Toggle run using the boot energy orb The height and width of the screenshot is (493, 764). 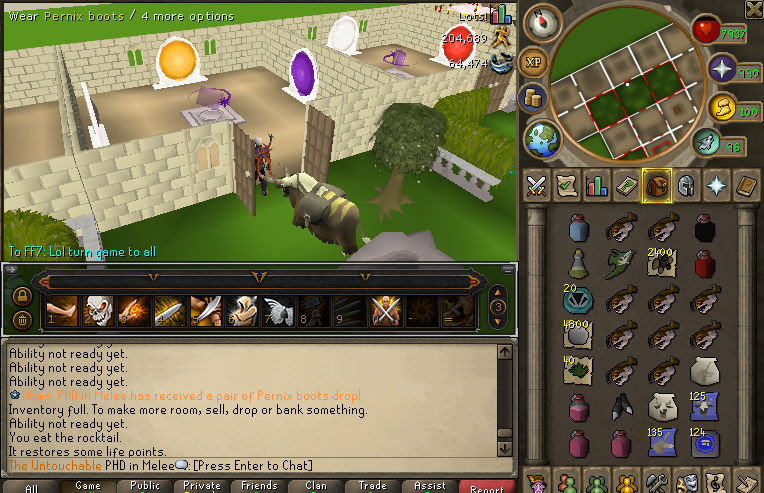(x=709, y=144)
